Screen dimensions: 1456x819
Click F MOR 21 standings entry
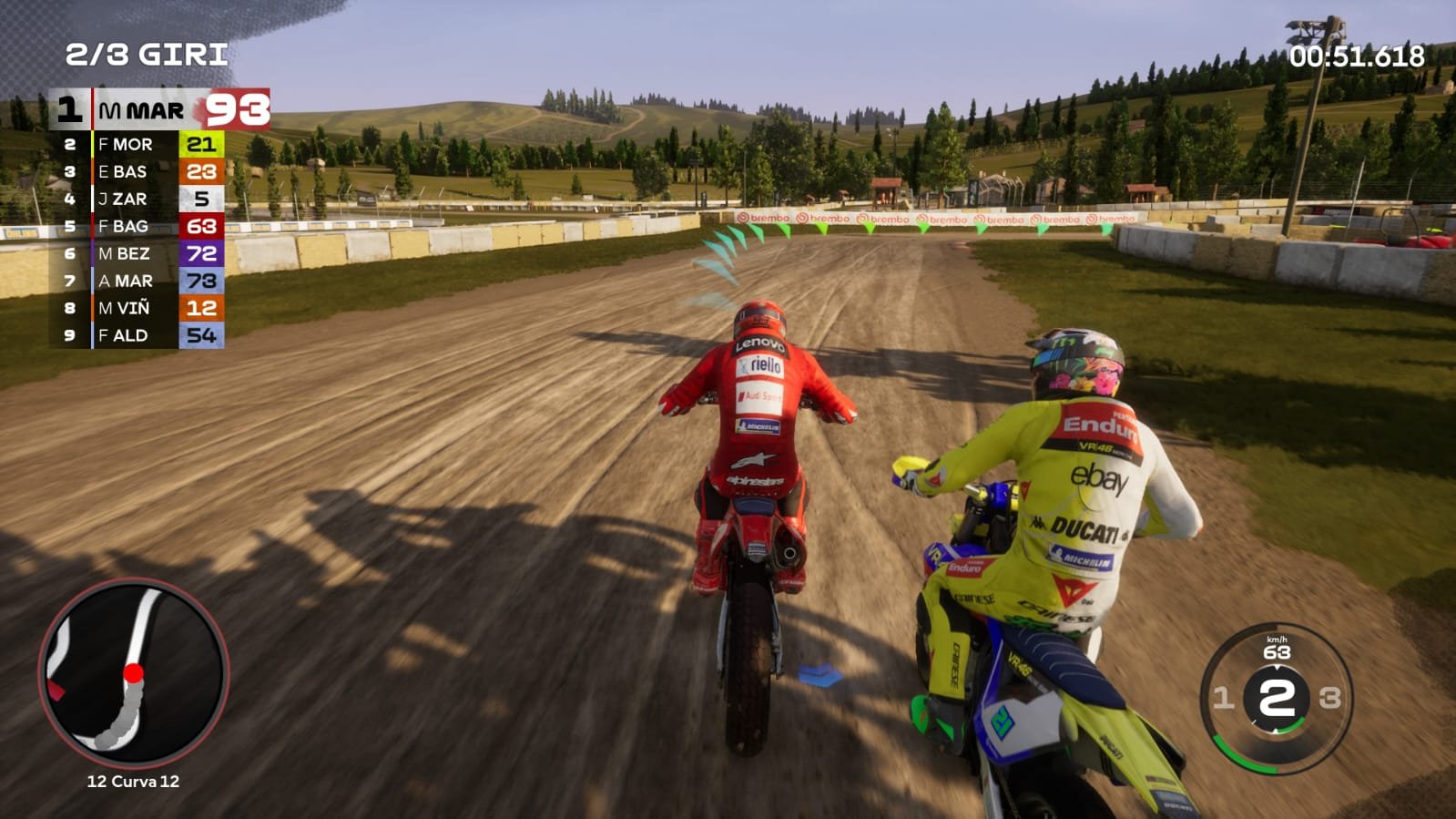coord(138,144)
